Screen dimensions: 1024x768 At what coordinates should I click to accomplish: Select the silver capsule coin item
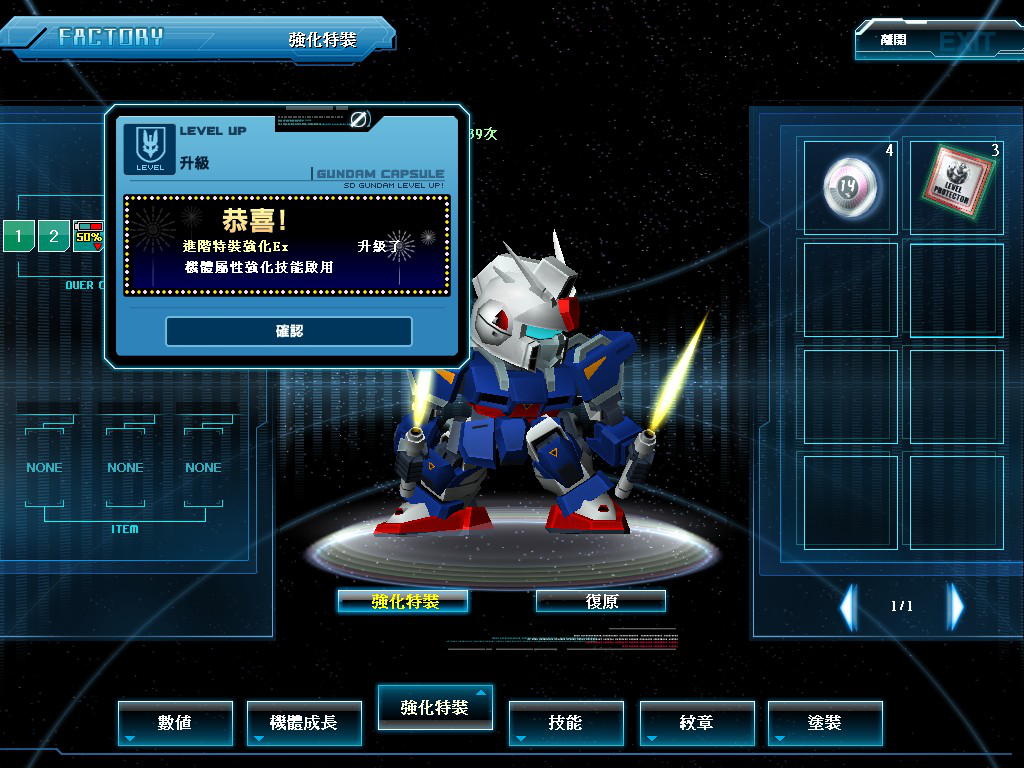tap(850, 186)
